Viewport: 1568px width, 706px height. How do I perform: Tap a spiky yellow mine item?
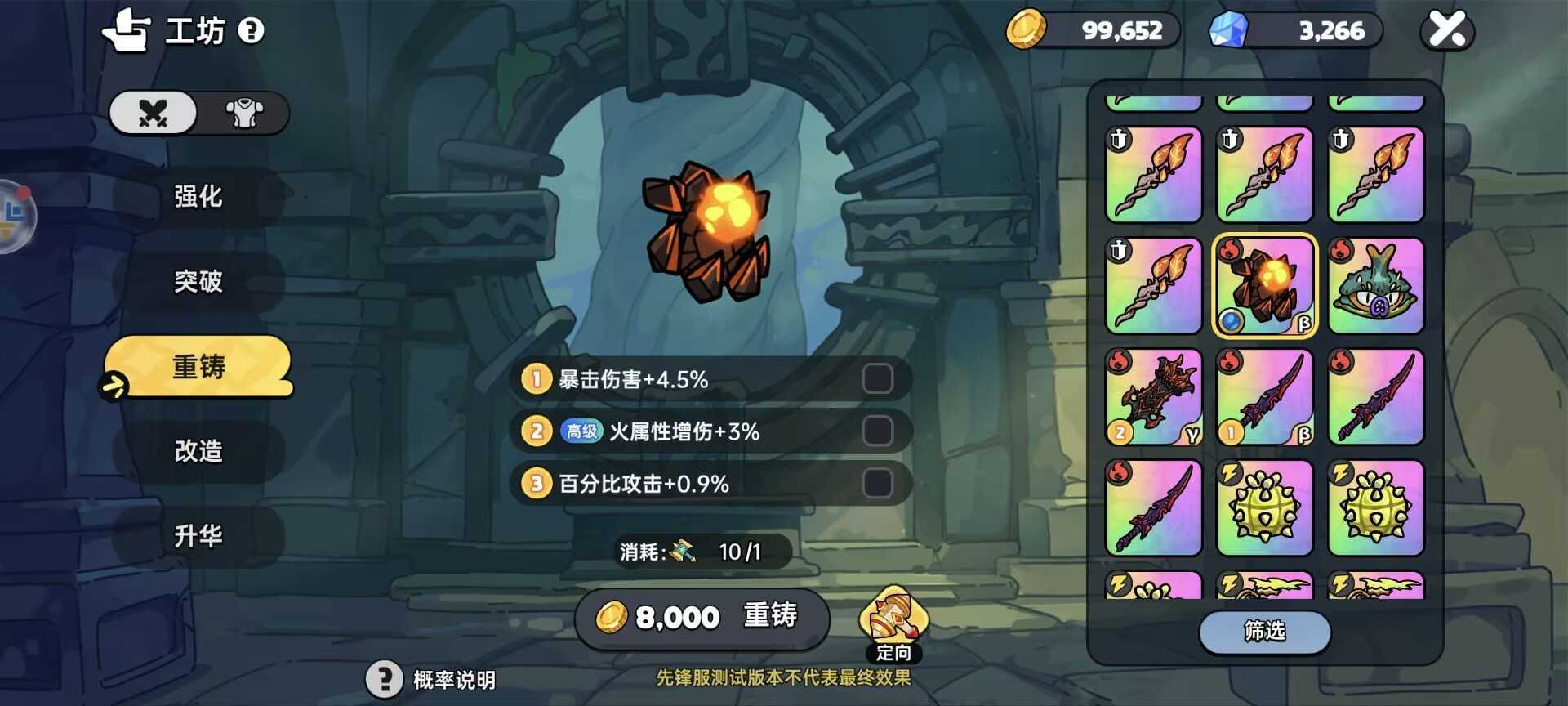(x=1264, y=507)
